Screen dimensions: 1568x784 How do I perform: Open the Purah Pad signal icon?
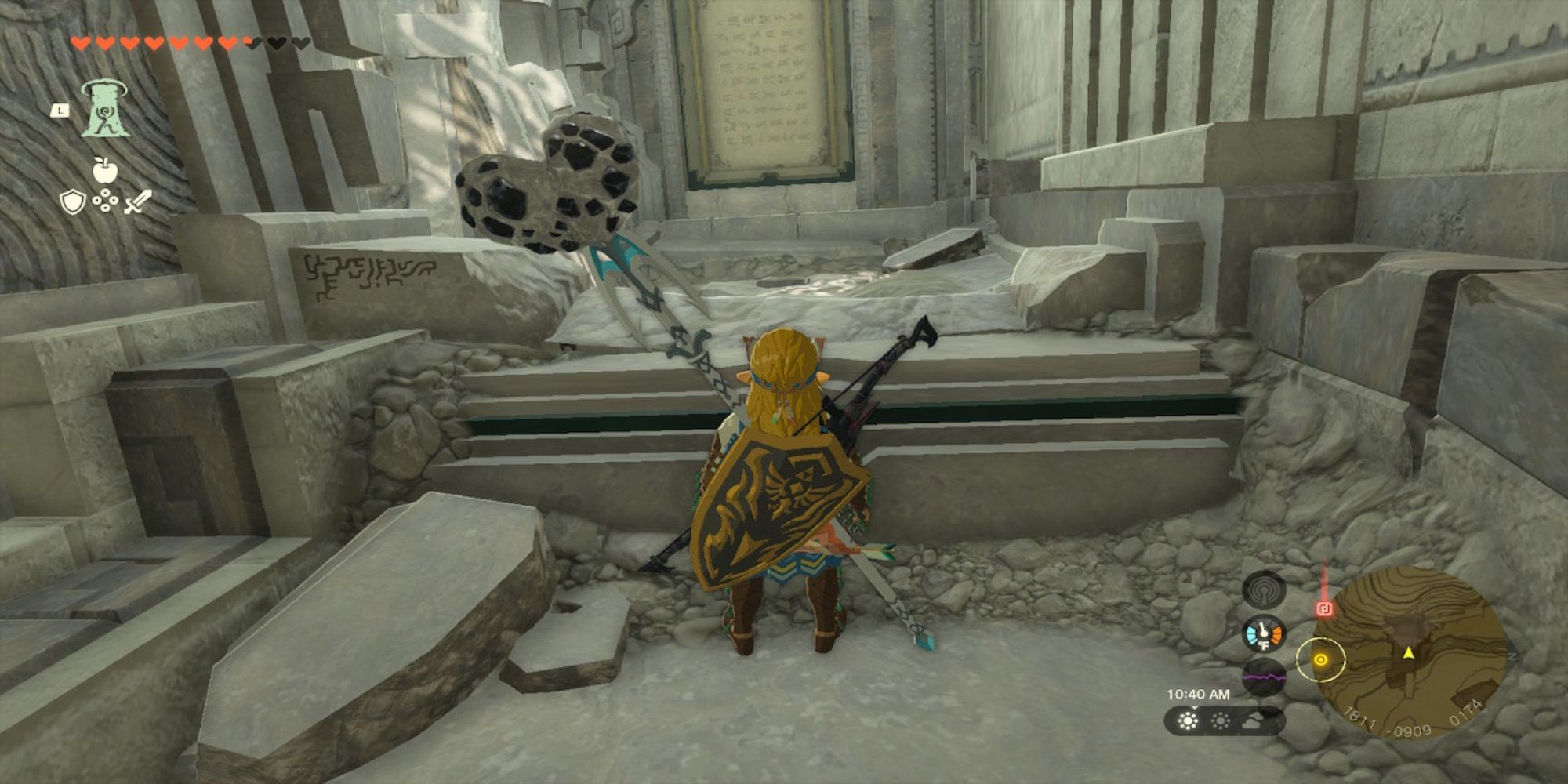coord(1262,590)
